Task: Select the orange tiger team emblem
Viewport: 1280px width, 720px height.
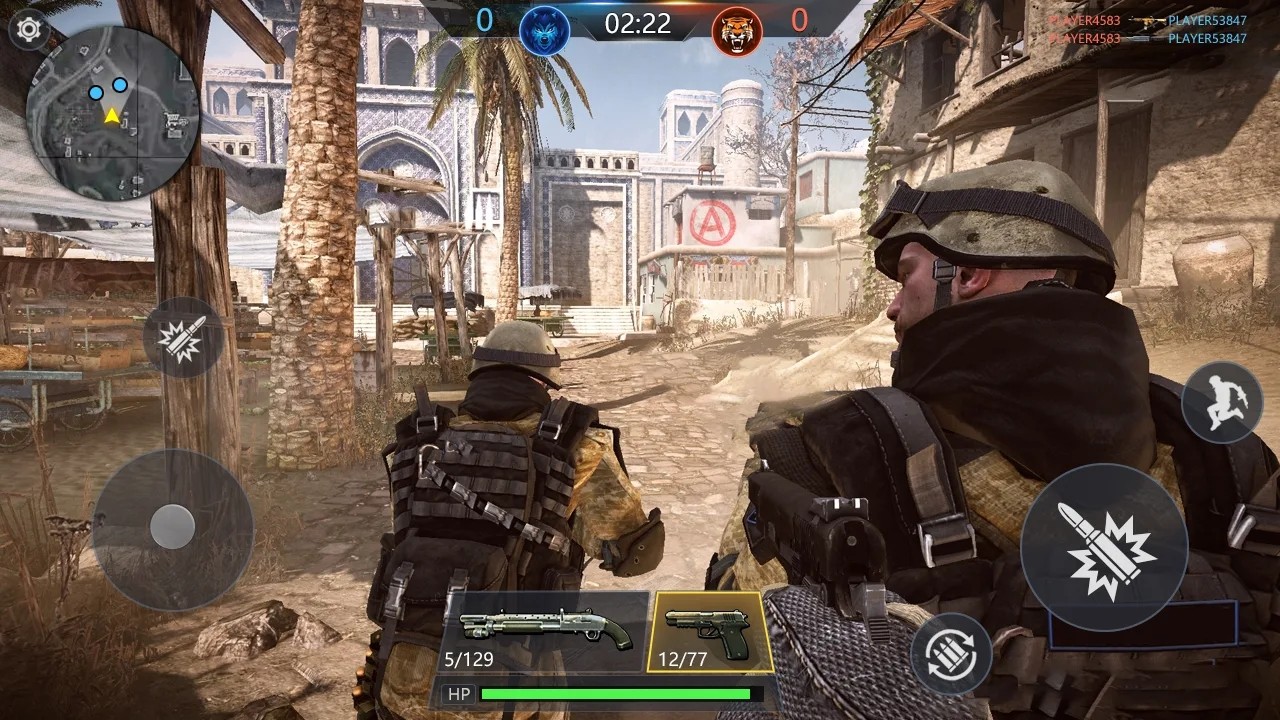Action: tap(737, 31)
